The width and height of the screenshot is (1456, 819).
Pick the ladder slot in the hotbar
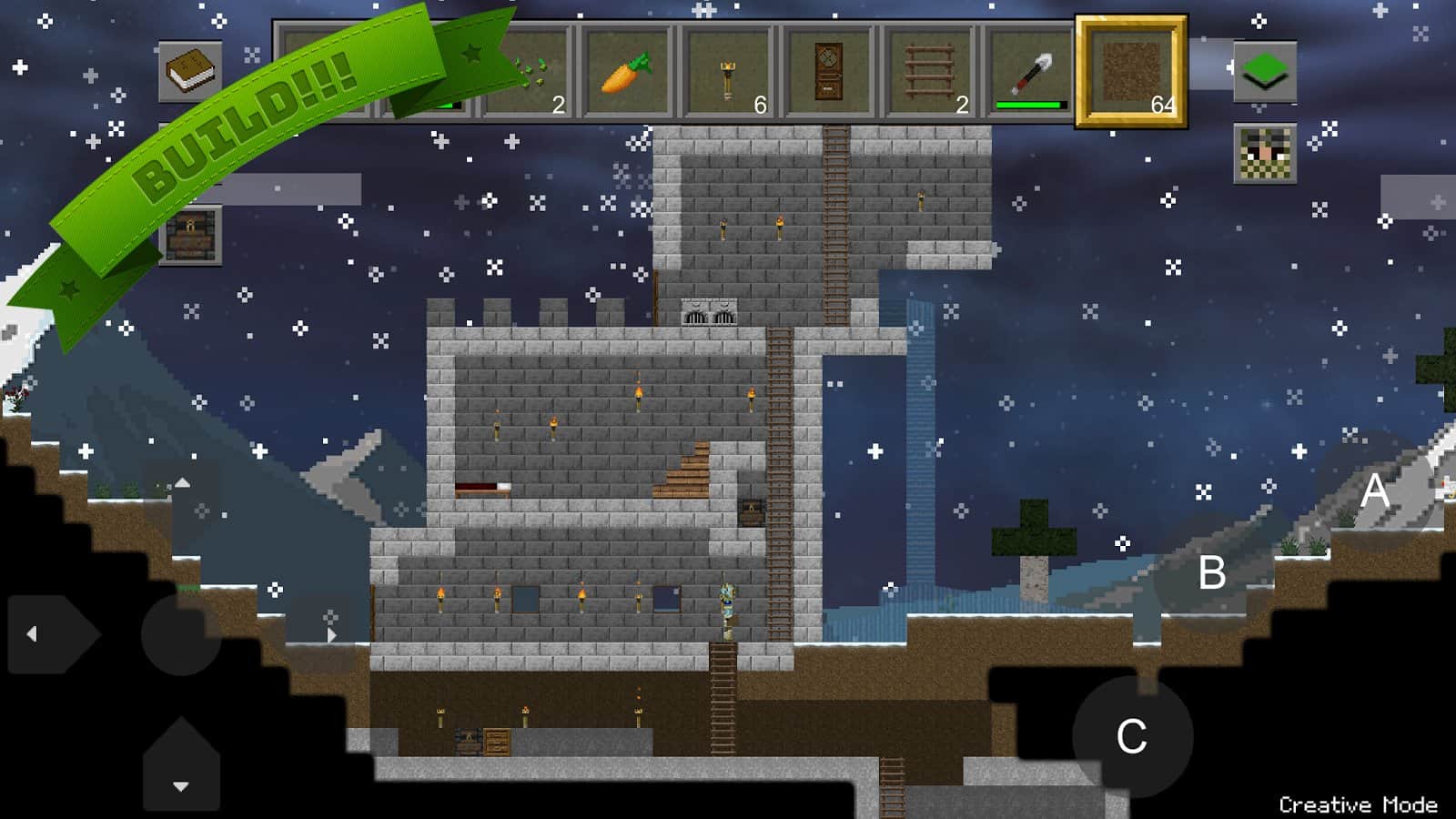coord(929,73)
